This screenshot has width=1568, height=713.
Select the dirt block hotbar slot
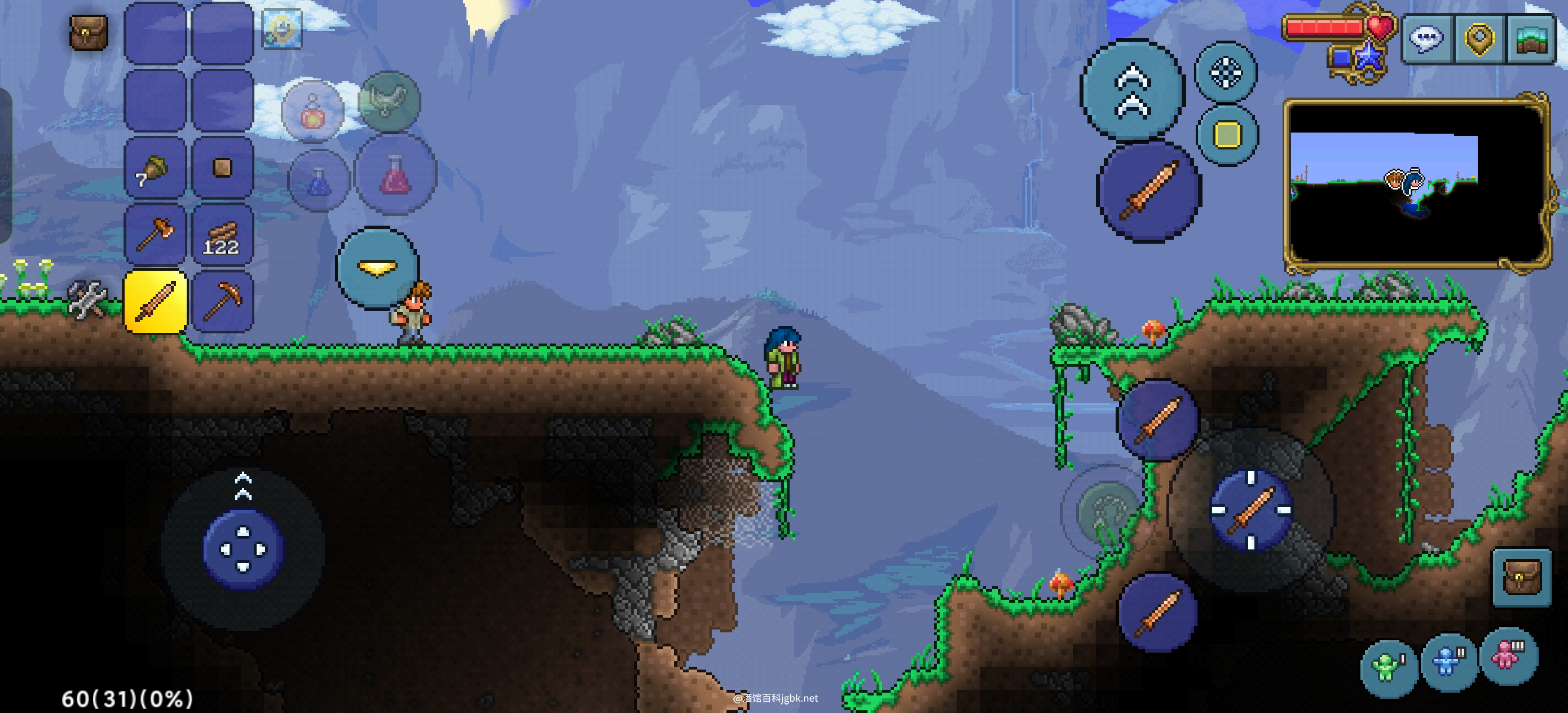pos(222,168)
